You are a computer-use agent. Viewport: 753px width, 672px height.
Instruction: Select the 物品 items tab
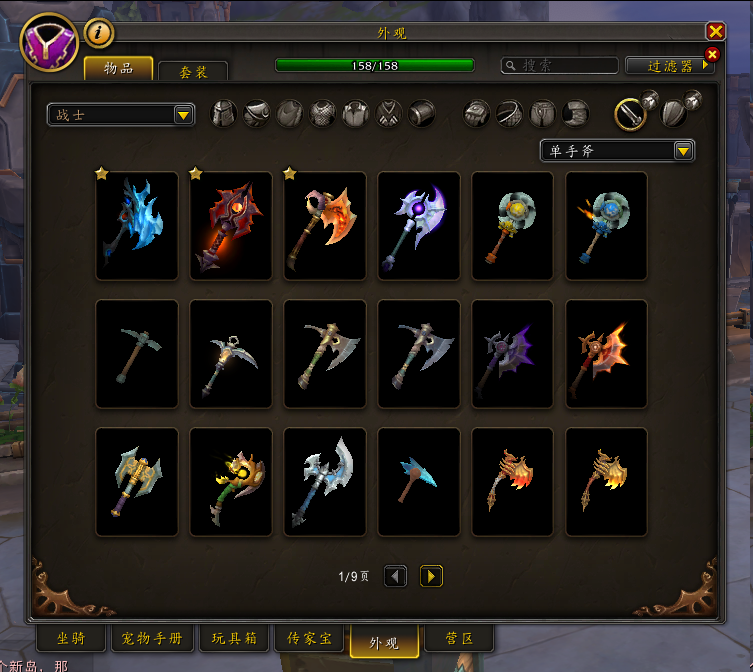pyautogui.click(x=118, y=68)
